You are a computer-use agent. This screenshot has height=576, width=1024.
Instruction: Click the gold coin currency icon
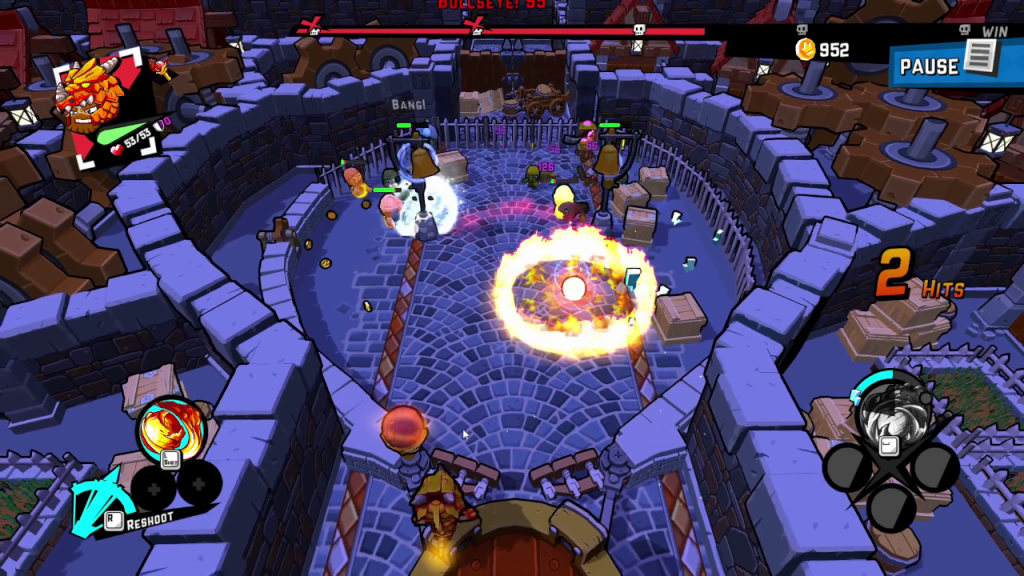[x=806, y=49]
